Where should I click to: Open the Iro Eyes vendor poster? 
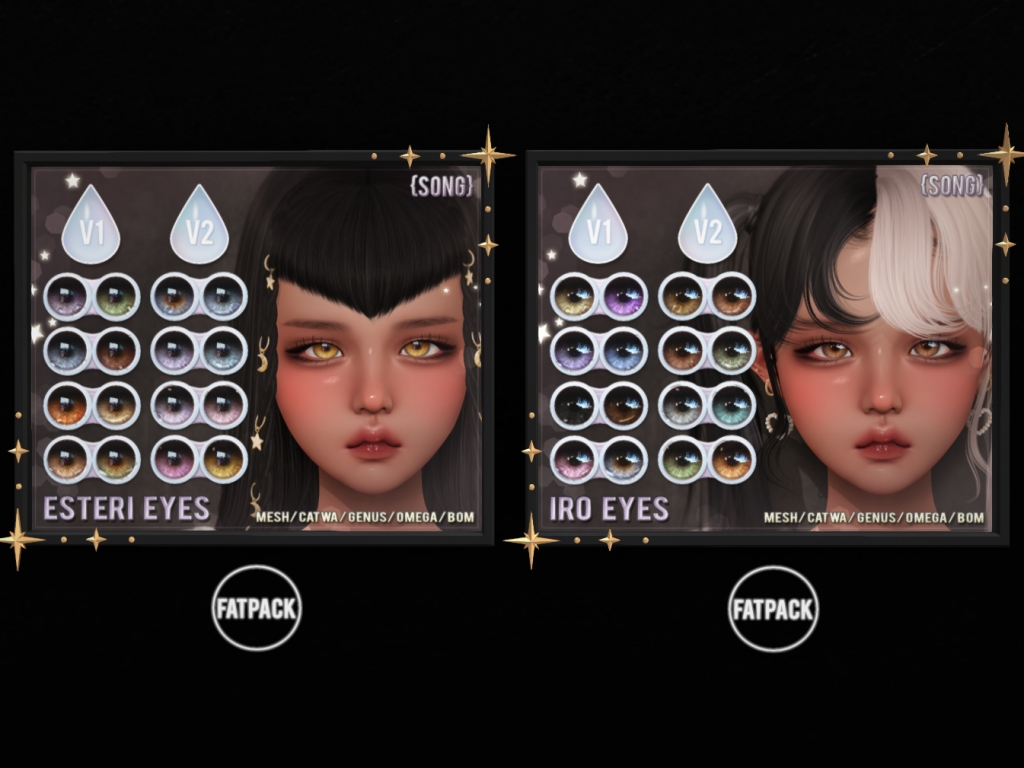point(766,347)
